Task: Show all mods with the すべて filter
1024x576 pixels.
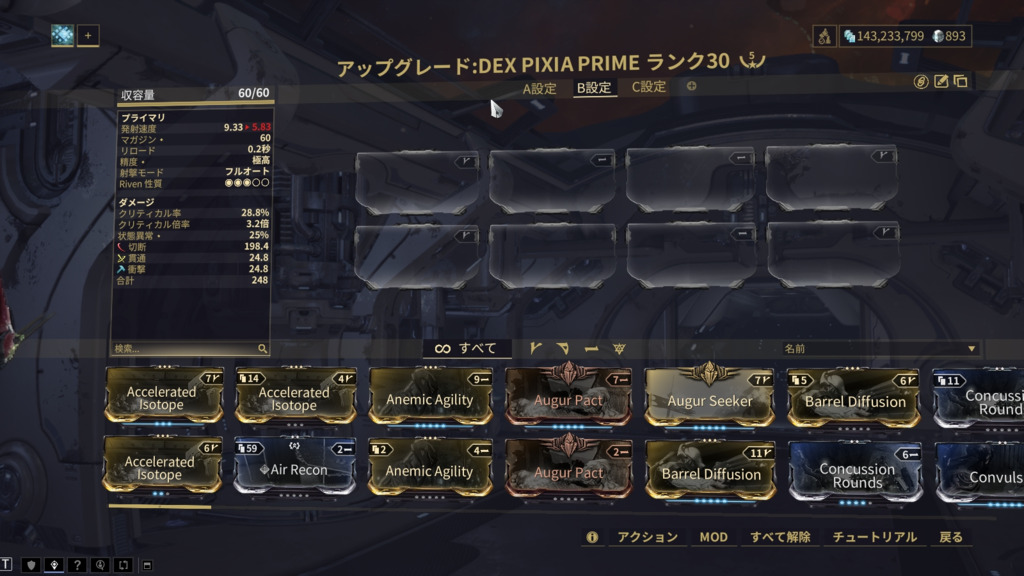Action: pyautogui.click(x=467, y=349)
